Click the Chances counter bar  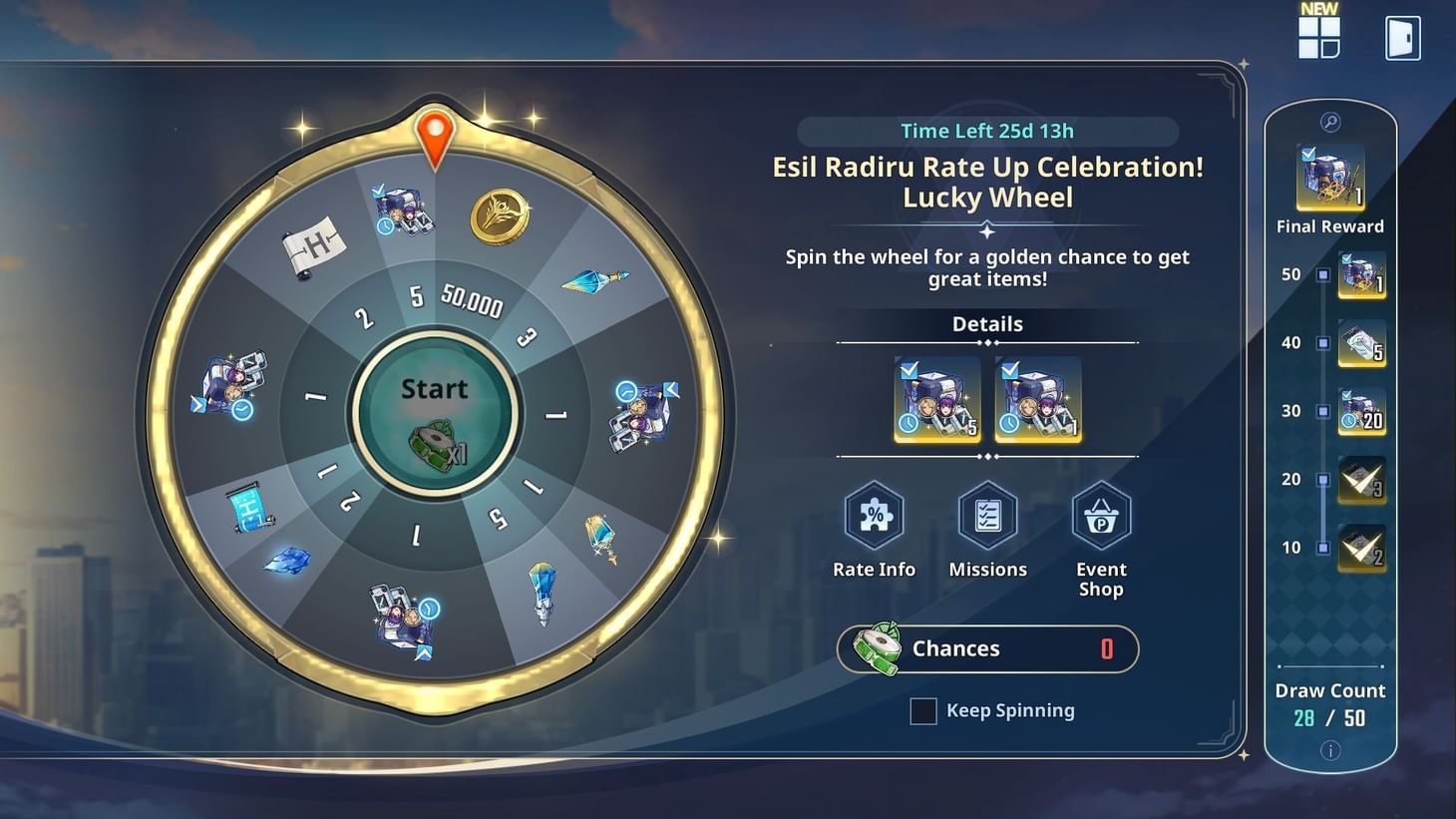tap(987, 648)
